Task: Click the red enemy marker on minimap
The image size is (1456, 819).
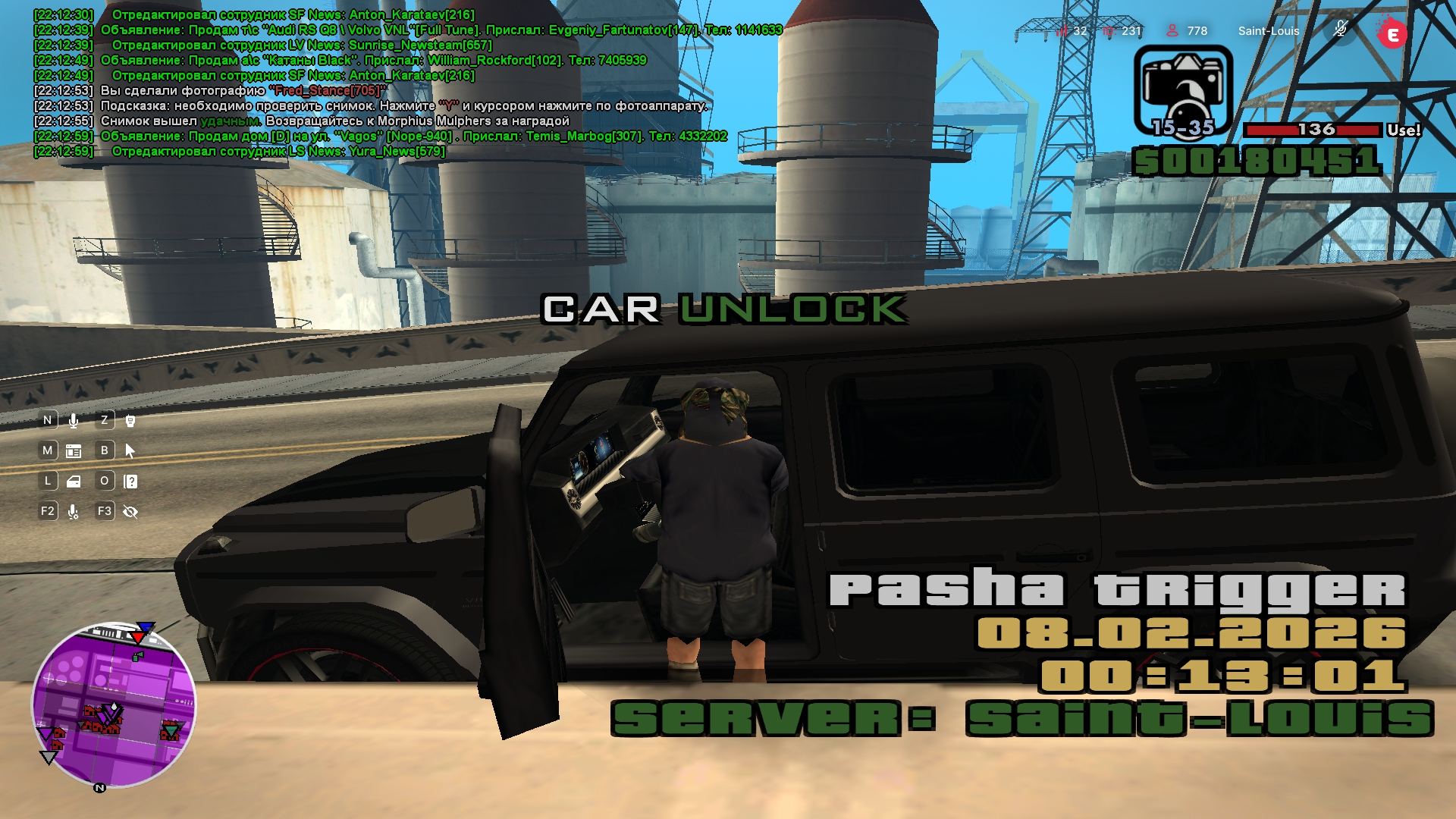Action: 140,635
